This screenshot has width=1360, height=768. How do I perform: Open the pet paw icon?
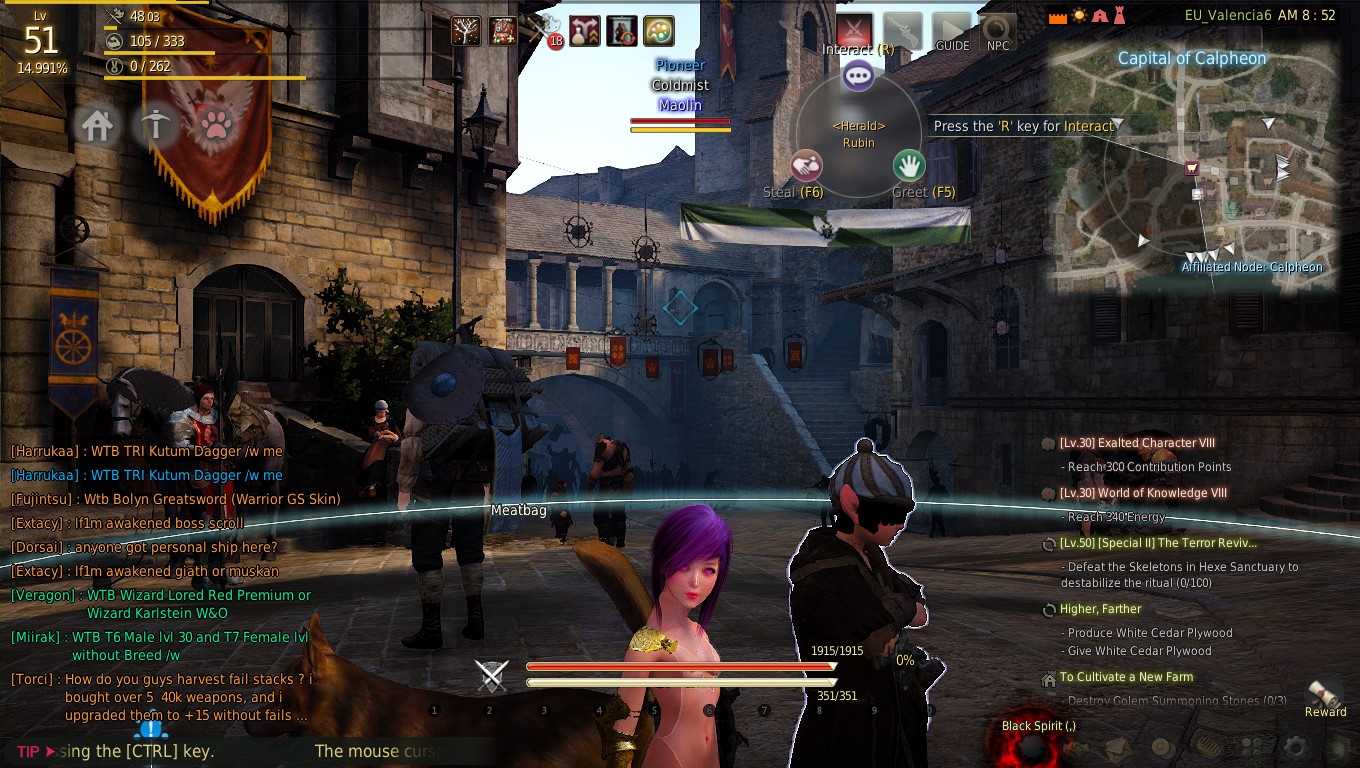[215, 126]
